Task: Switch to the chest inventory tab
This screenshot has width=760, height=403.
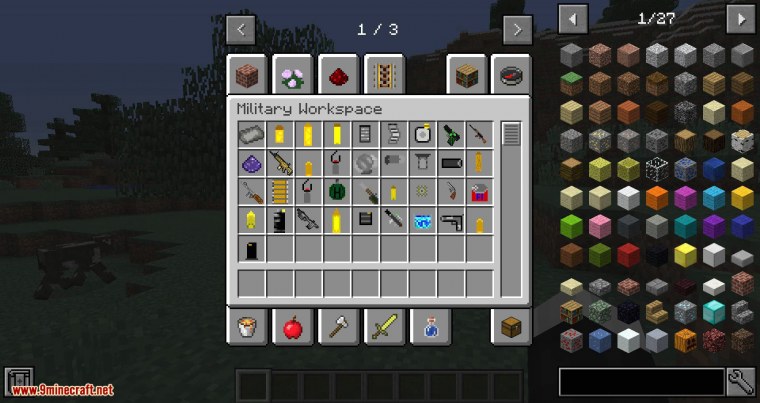Action: 511,326
